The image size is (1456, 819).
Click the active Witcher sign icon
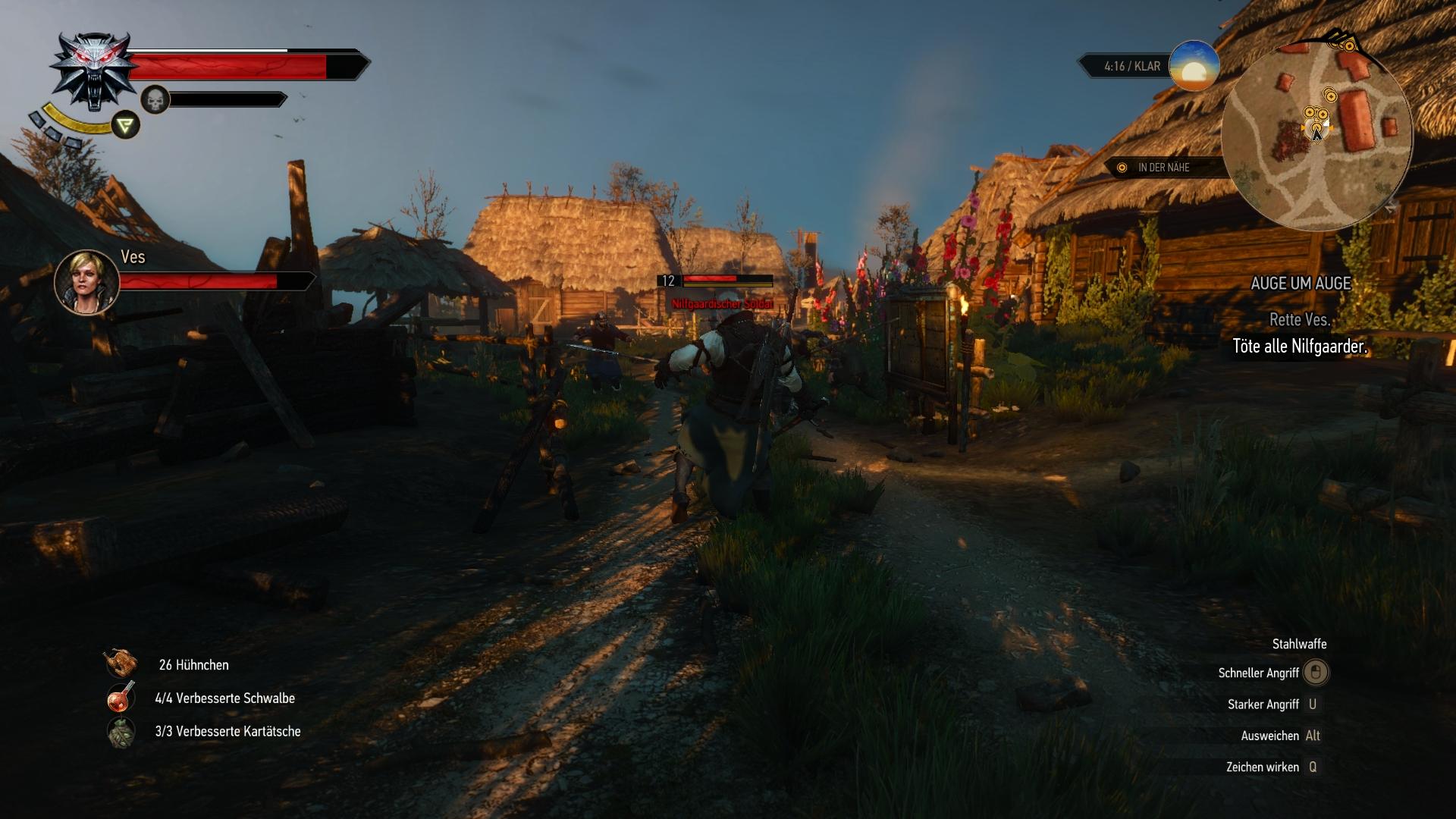tap(126, 124)
